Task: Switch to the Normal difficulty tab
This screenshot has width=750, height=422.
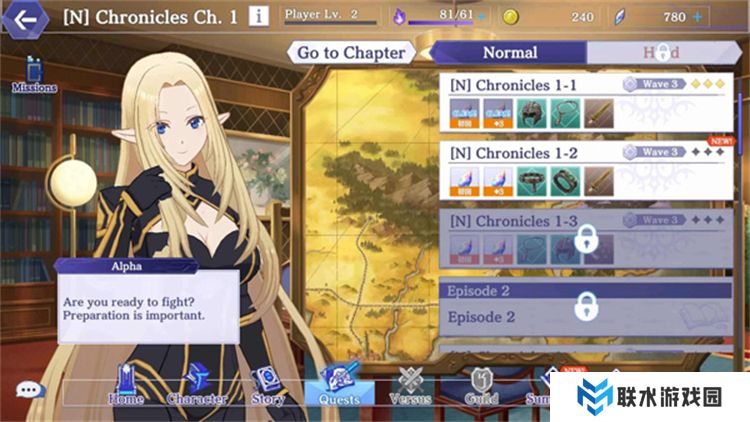Action: click(510, 52)
